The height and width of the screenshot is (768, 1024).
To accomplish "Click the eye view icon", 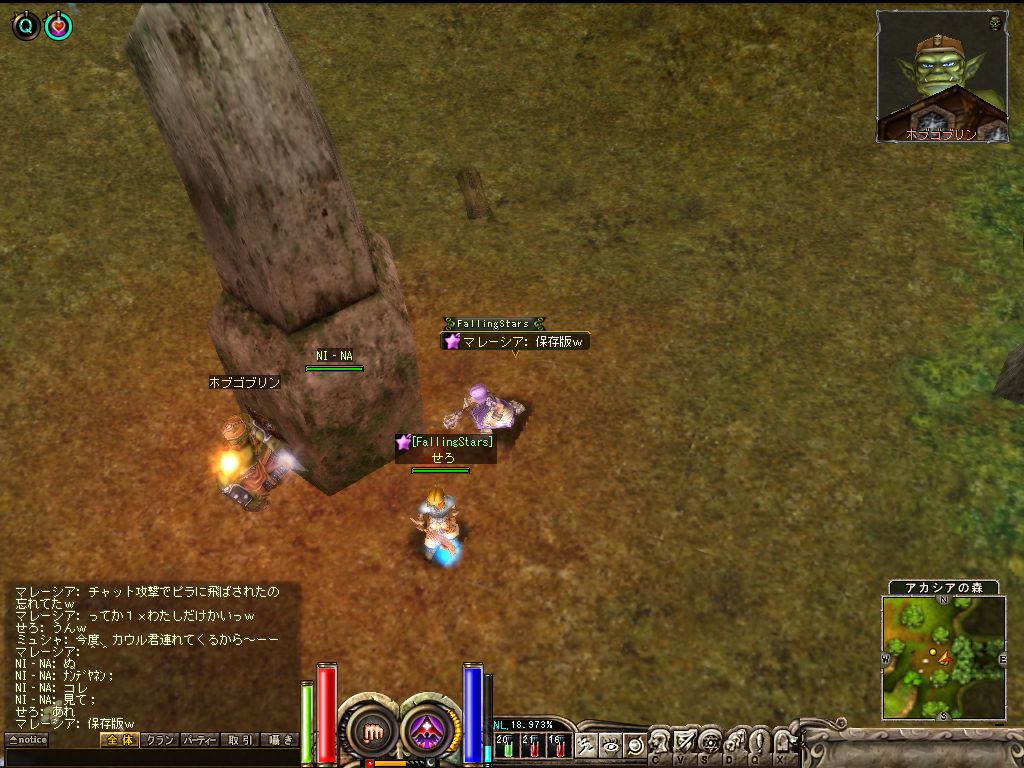I will [611, 744].
